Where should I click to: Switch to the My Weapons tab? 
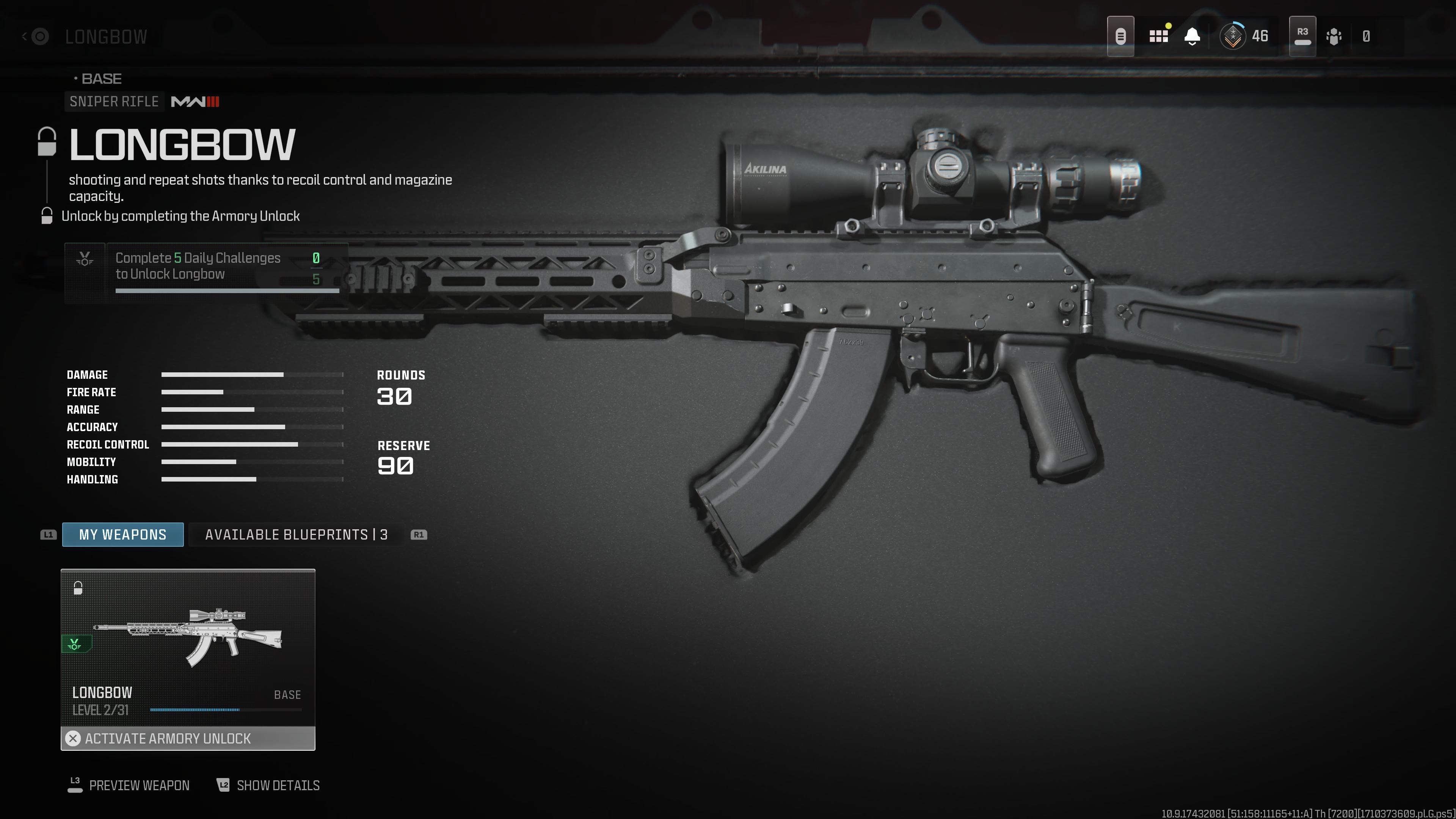[x=122, y=534]
